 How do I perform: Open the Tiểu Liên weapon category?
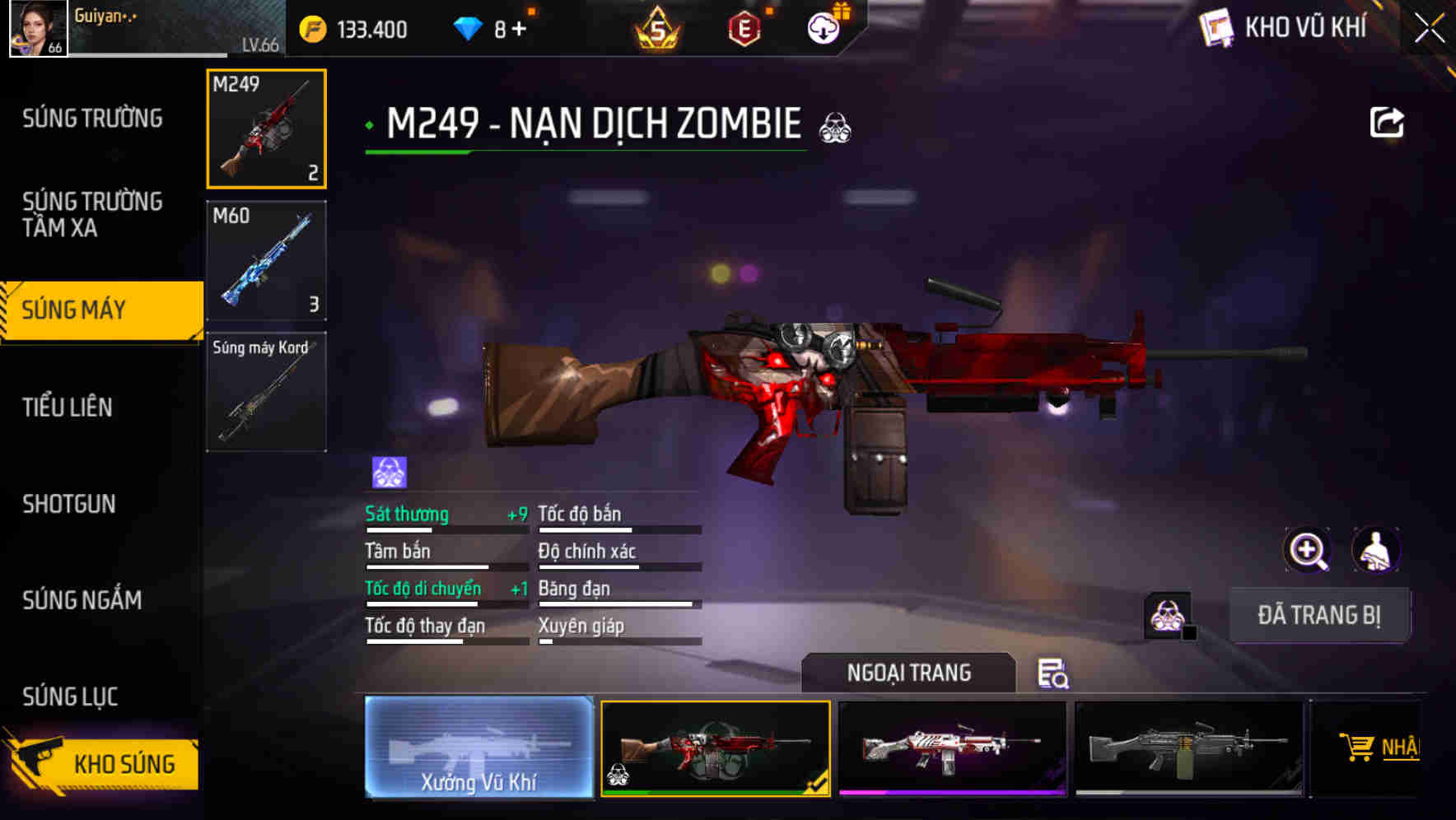coord(70,407)
